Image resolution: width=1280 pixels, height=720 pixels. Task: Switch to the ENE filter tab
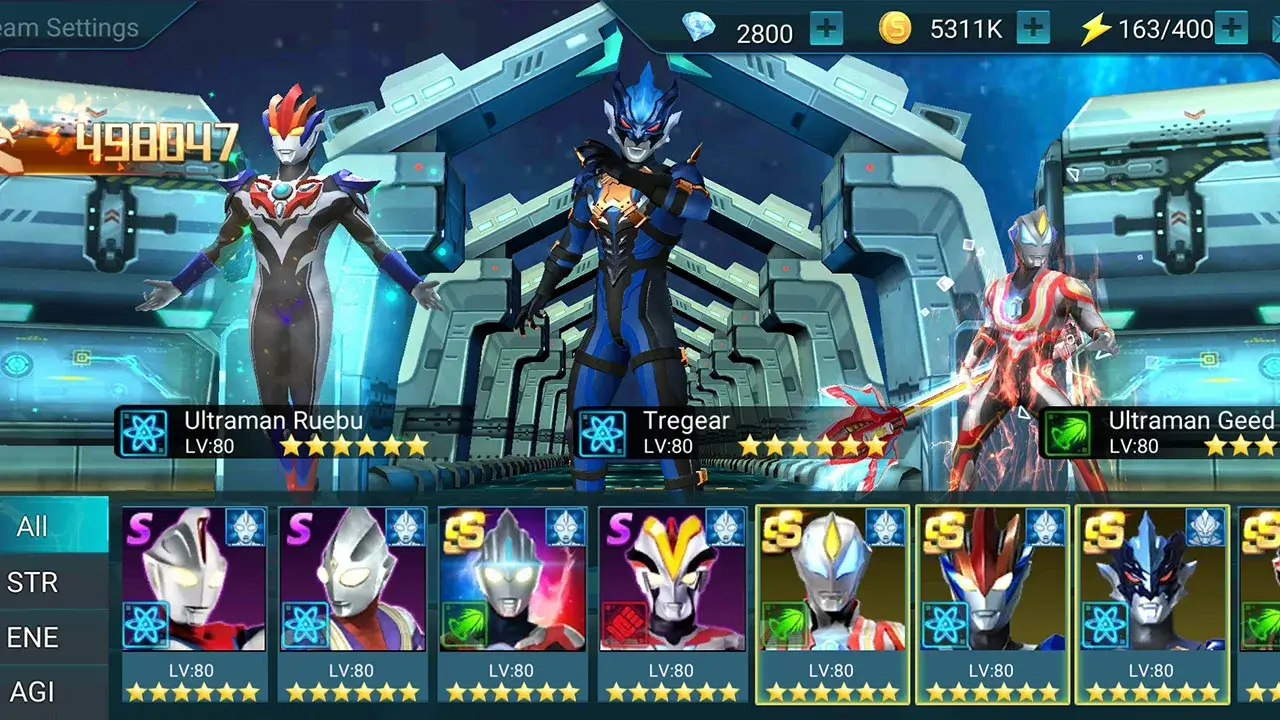pyautogui.click(x=32, y=637)
